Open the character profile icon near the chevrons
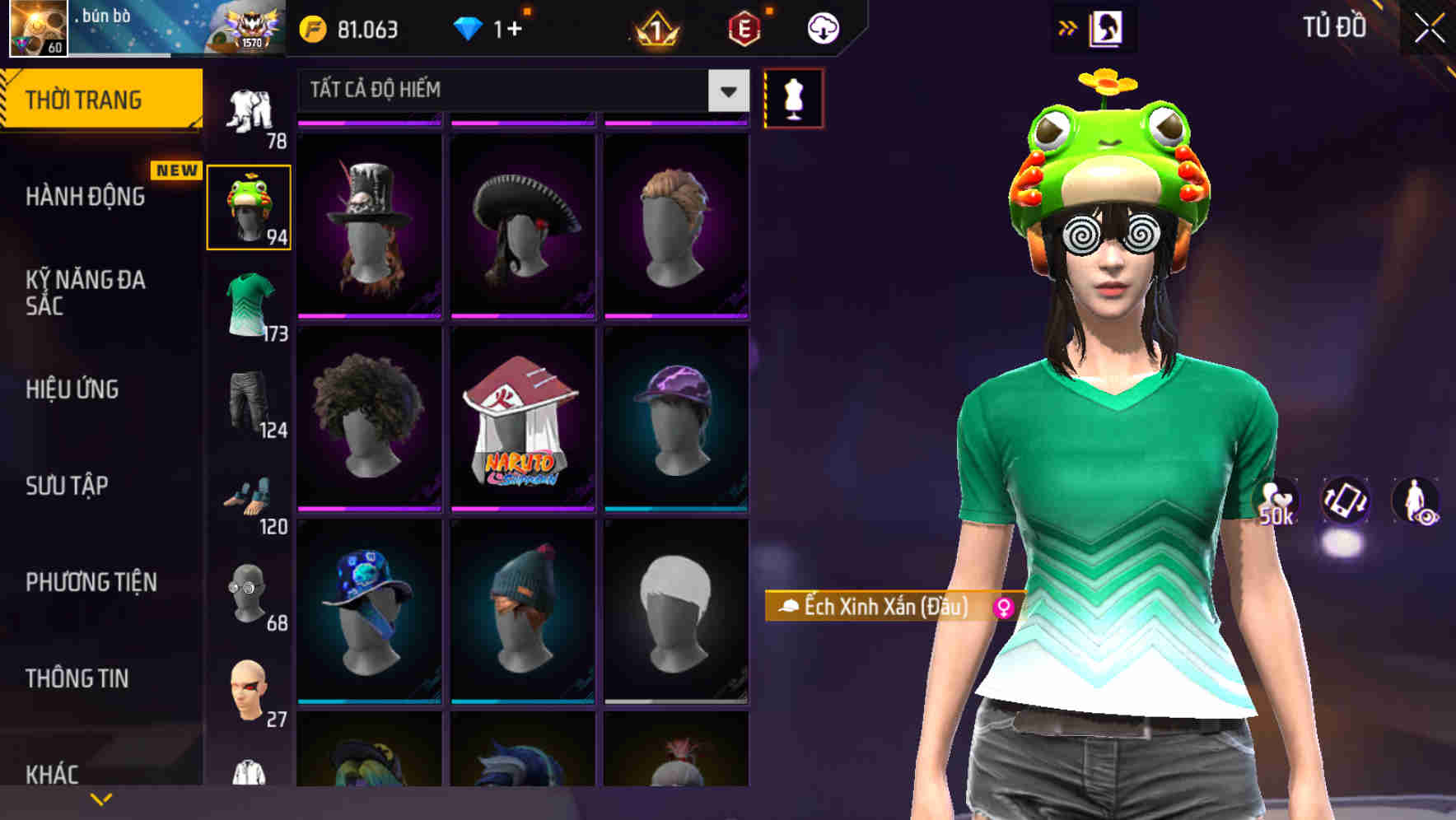This screenshot has height=820, width=1456. tap(1107, 27)
